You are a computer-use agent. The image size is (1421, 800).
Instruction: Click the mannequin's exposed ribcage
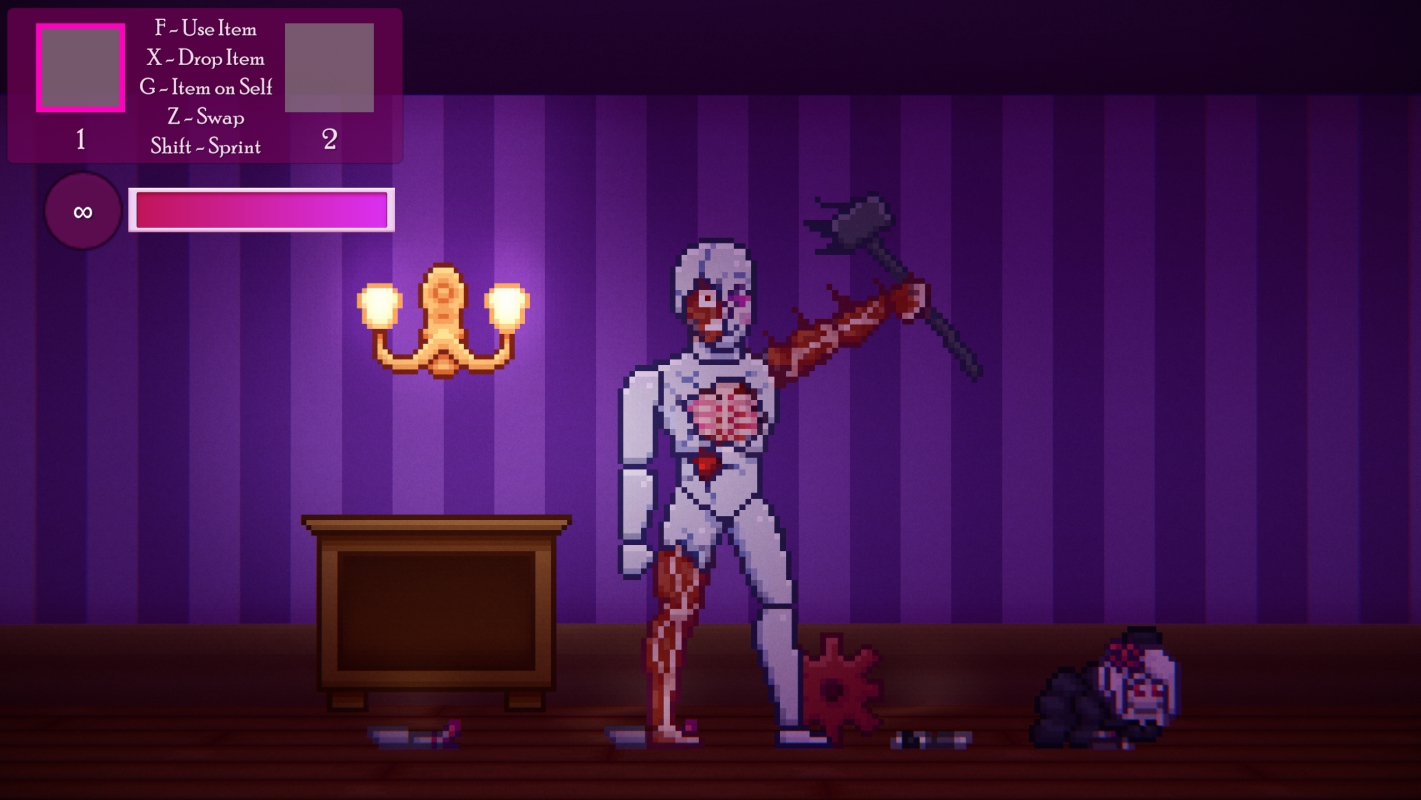pos(725,410)
